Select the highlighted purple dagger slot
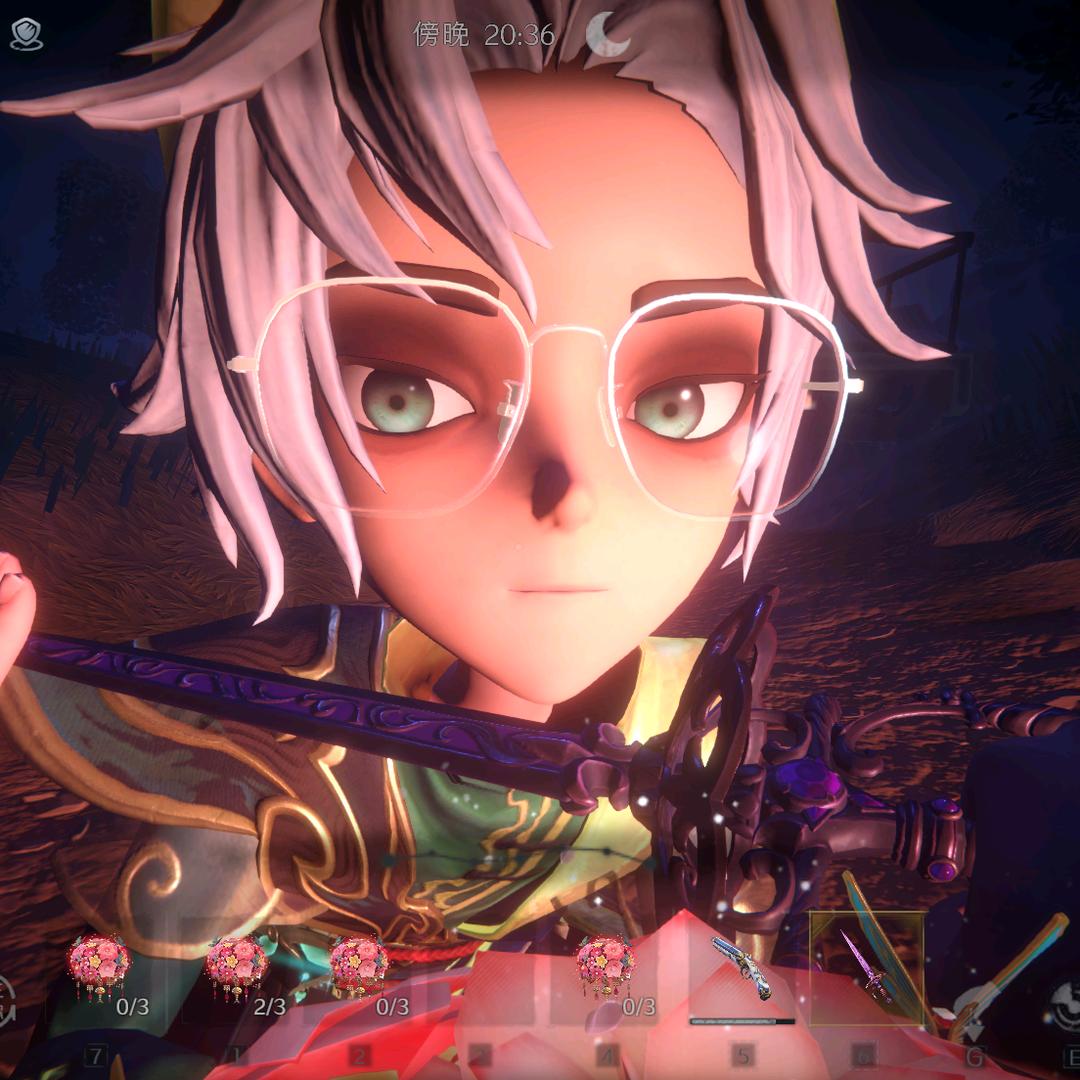Image resolution: width=1080 pixels, height=1080 pixels. pyautogui.click(x=866, y=968)
